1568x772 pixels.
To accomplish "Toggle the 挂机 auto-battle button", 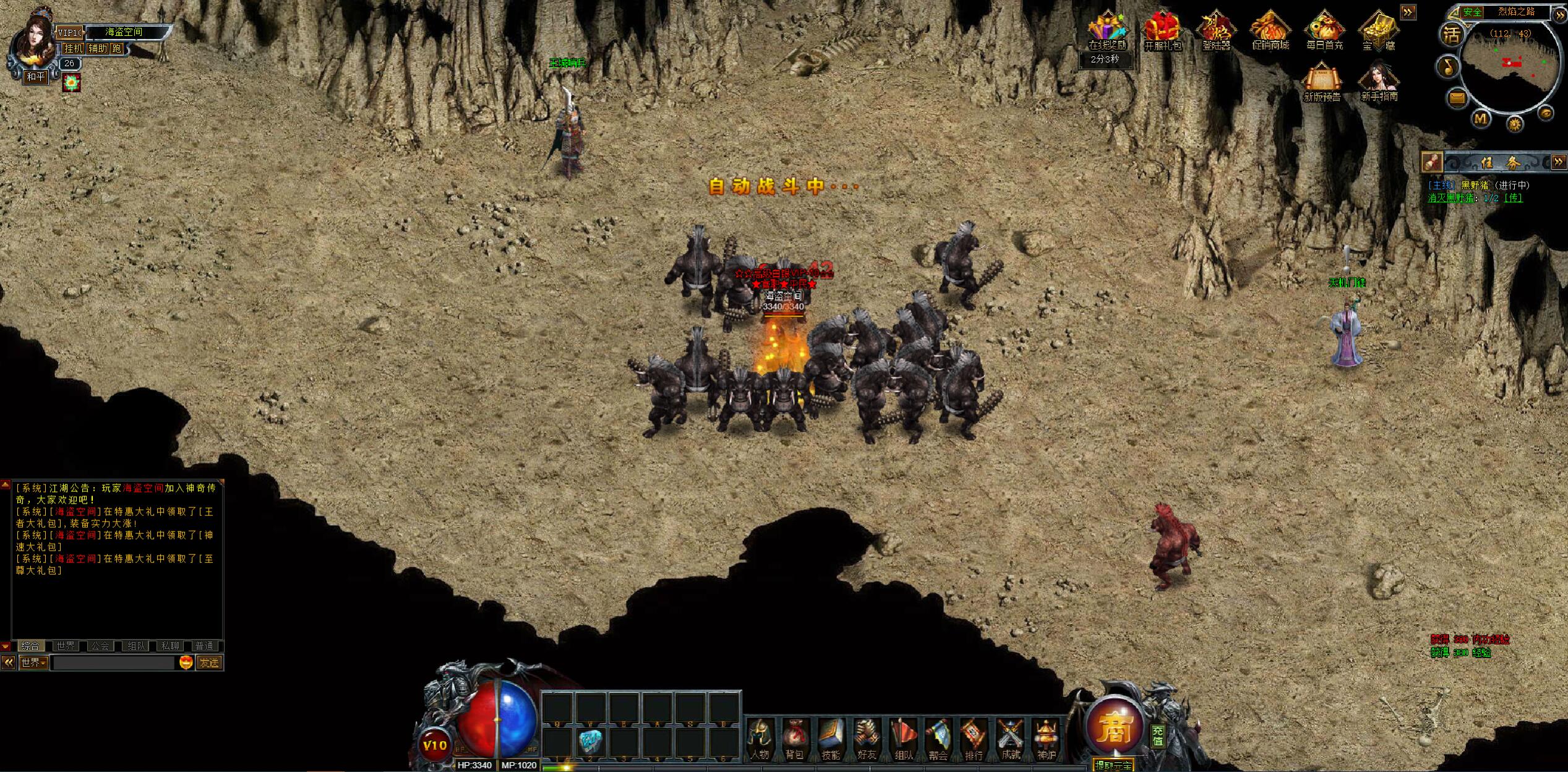I will (x=73, y=48).
